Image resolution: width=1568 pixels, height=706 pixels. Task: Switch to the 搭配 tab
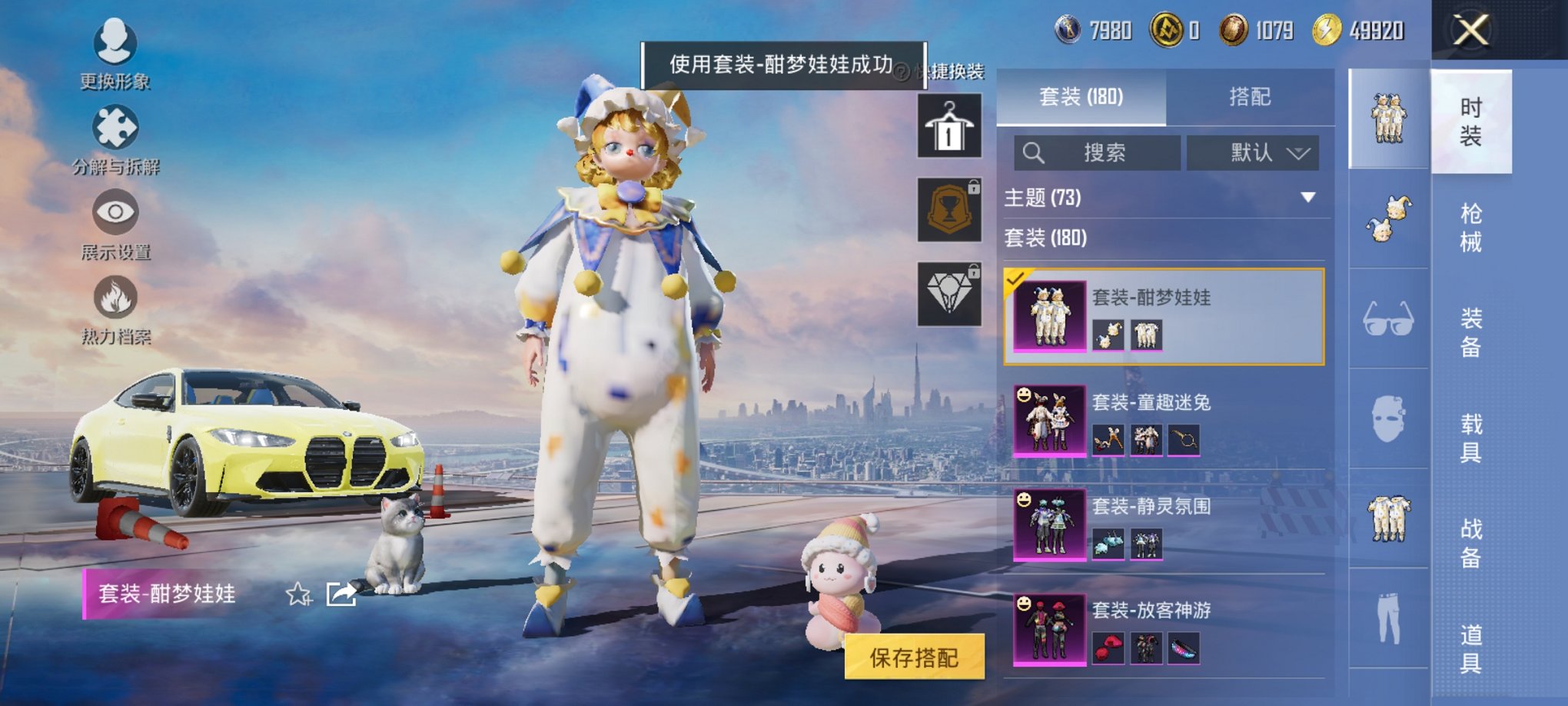[x=1252, y=95]
